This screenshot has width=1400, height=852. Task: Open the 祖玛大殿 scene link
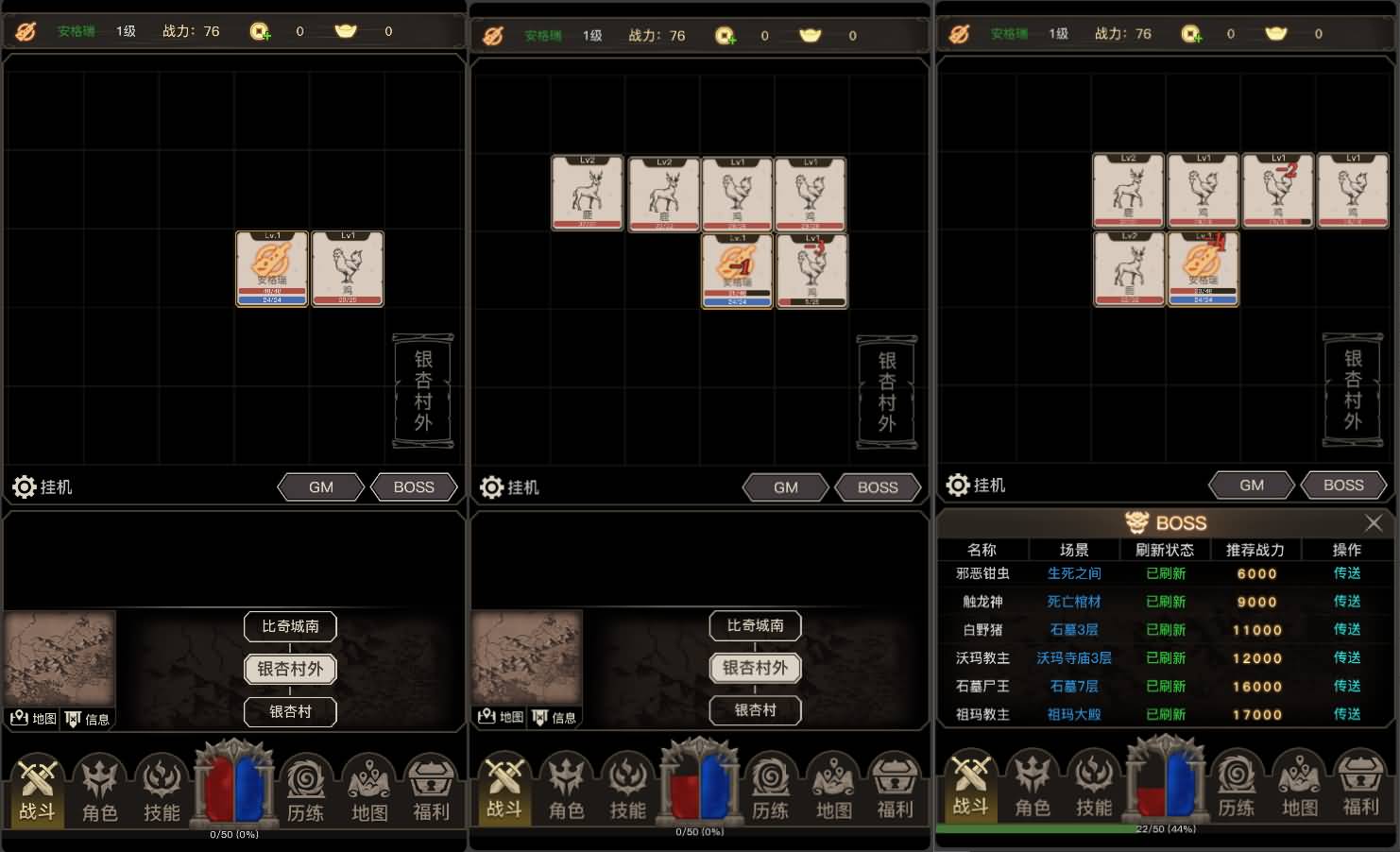point(1074,715)
